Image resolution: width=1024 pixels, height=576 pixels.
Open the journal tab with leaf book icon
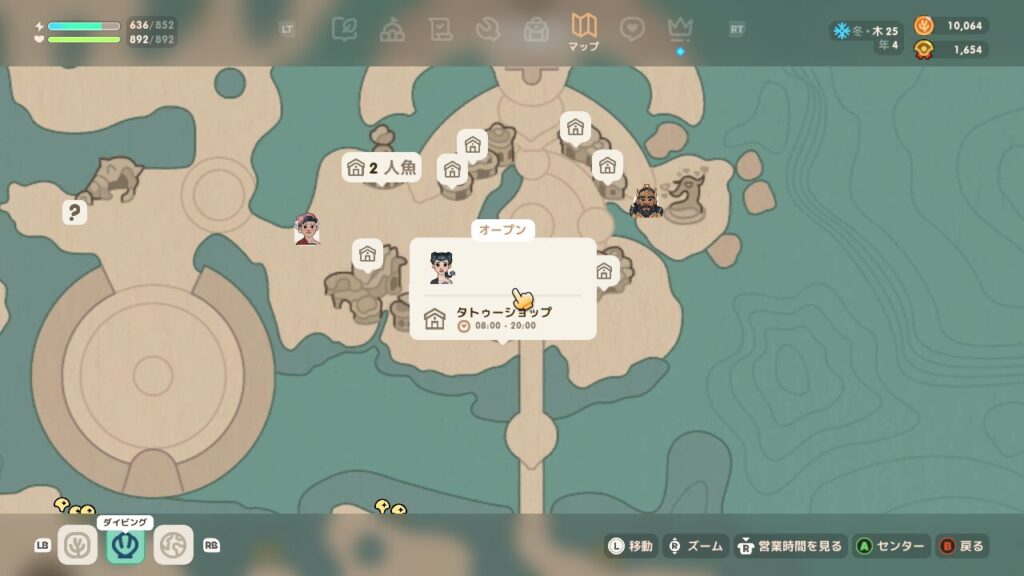click(344, 29)
